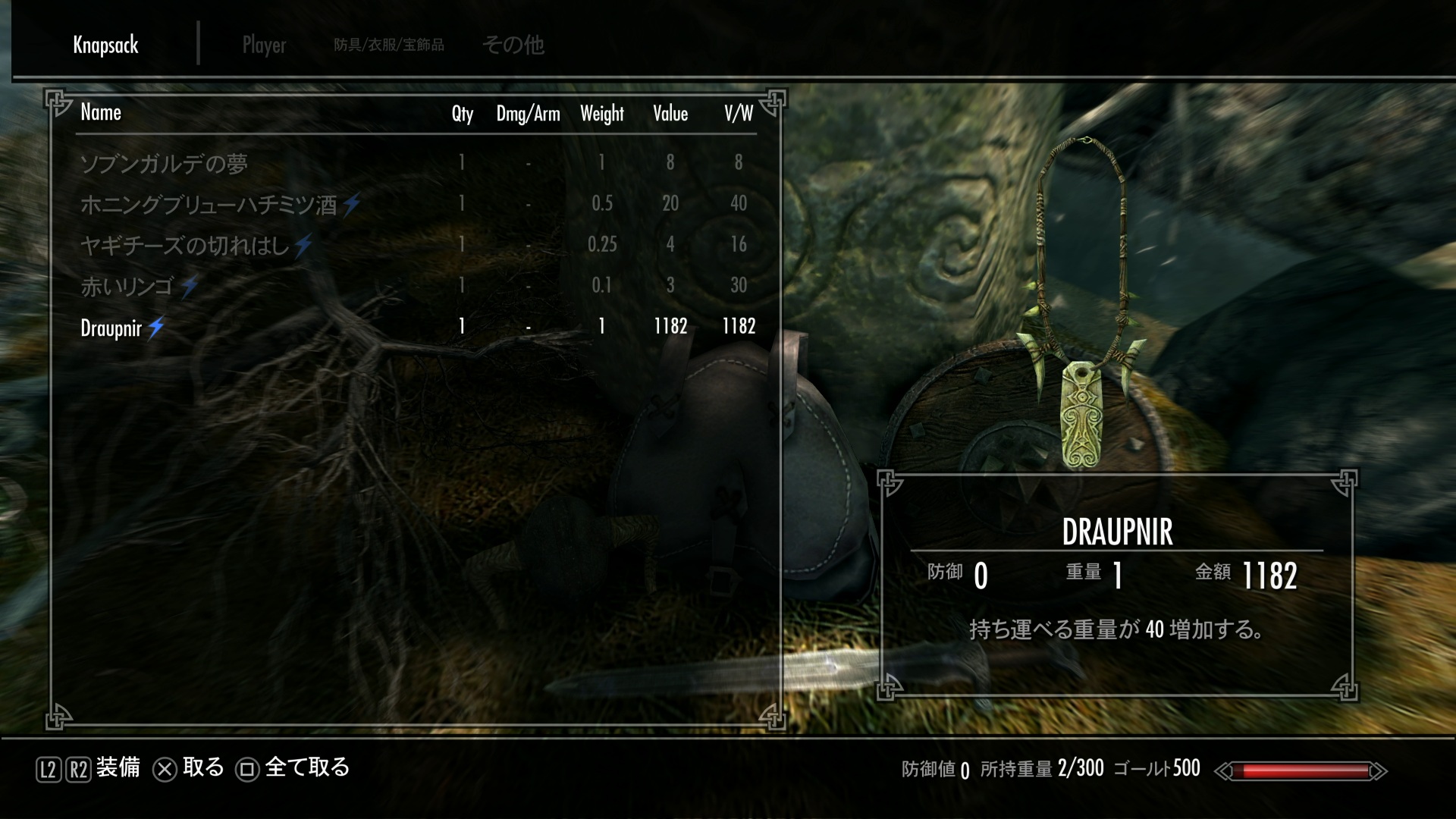Open the その他 category tab

click(x=513, y=45)
